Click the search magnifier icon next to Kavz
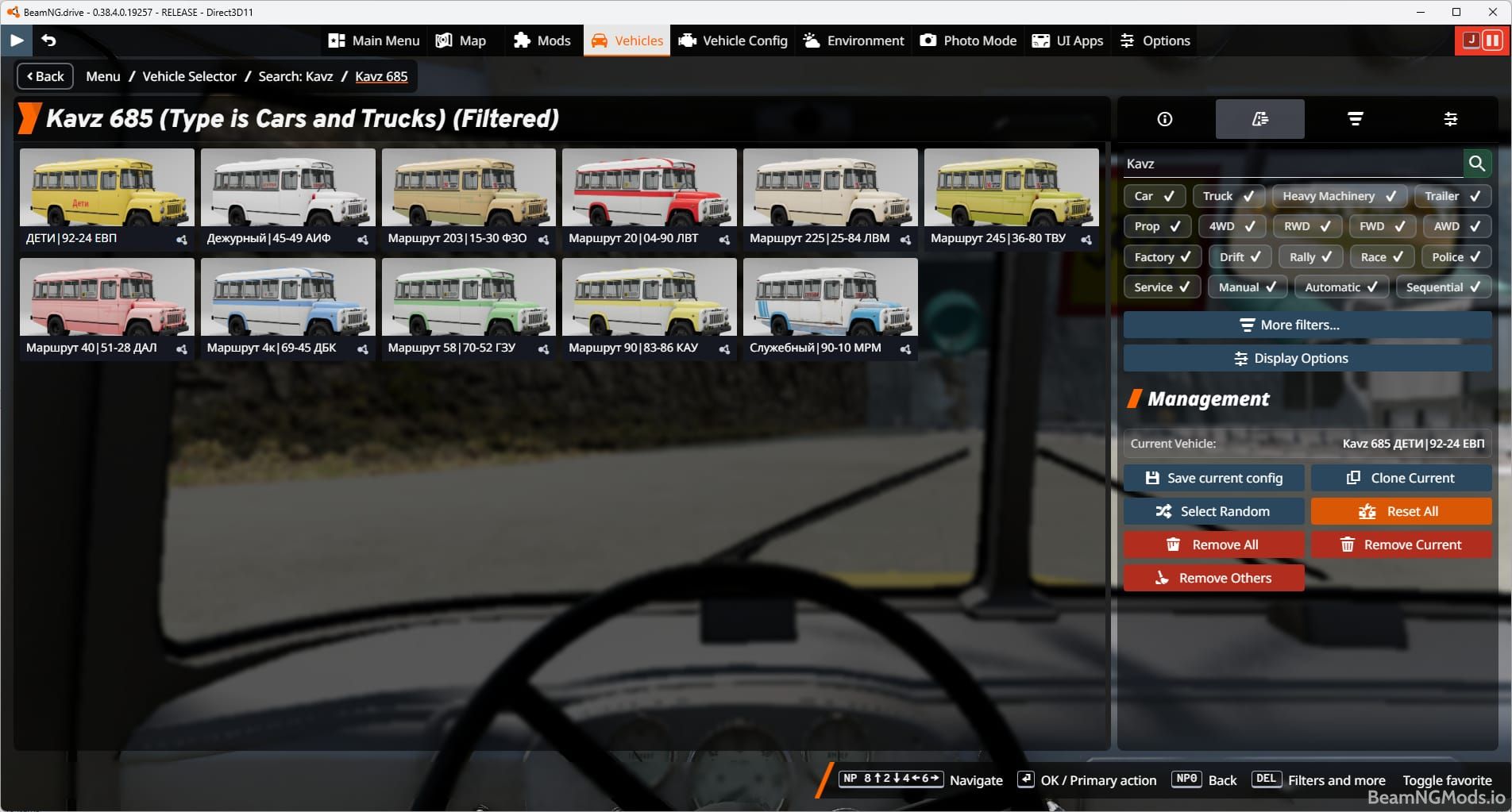This screenshot has height=812, width=1512. 1478,164
